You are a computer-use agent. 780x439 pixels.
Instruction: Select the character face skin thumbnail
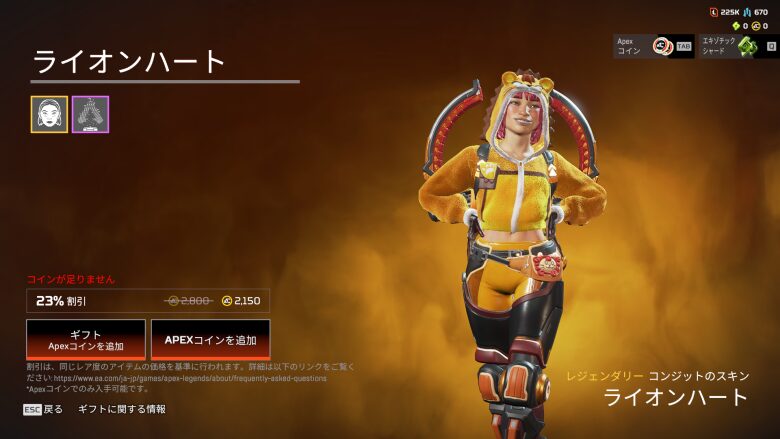coord(49,114)
